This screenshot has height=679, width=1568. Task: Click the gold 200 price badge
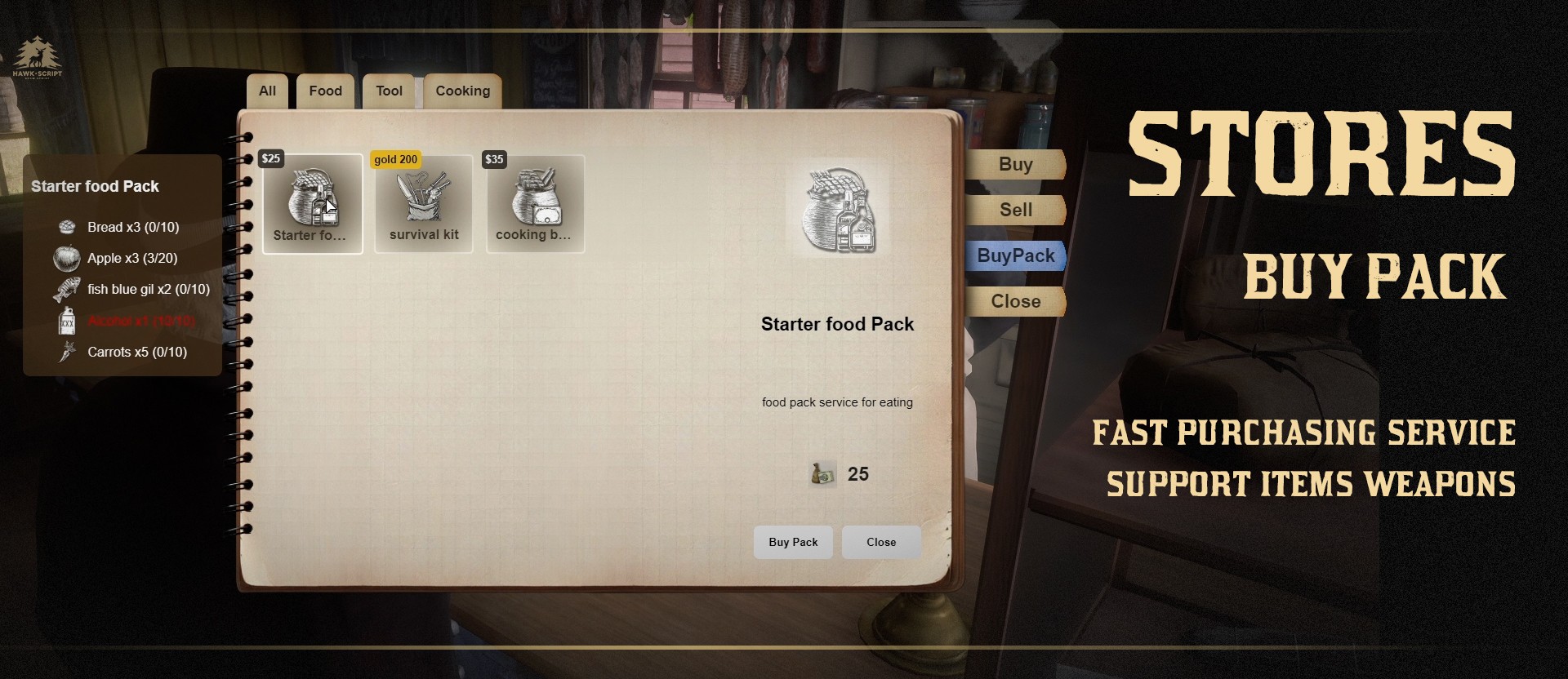click(x=395, y=159)
